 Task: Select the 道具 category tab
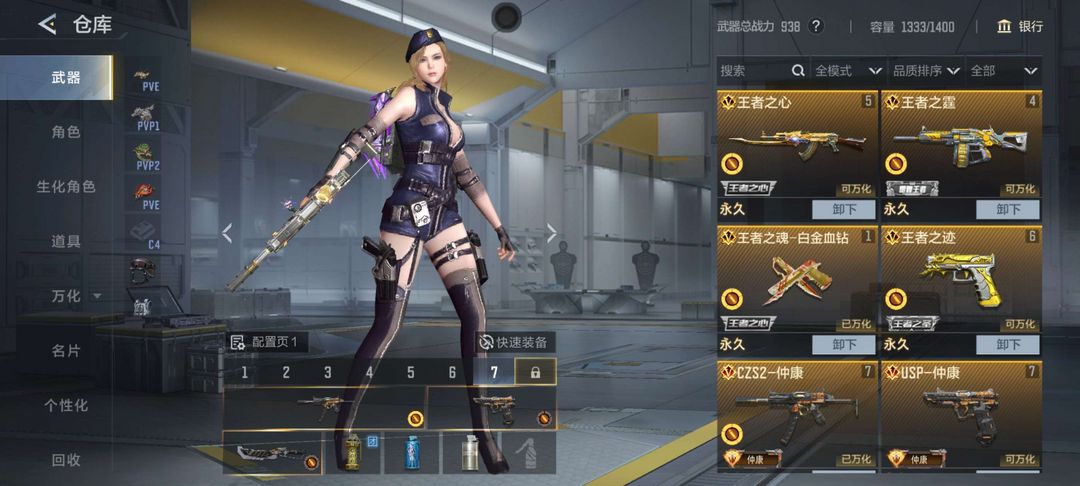(x=66, y=241)
